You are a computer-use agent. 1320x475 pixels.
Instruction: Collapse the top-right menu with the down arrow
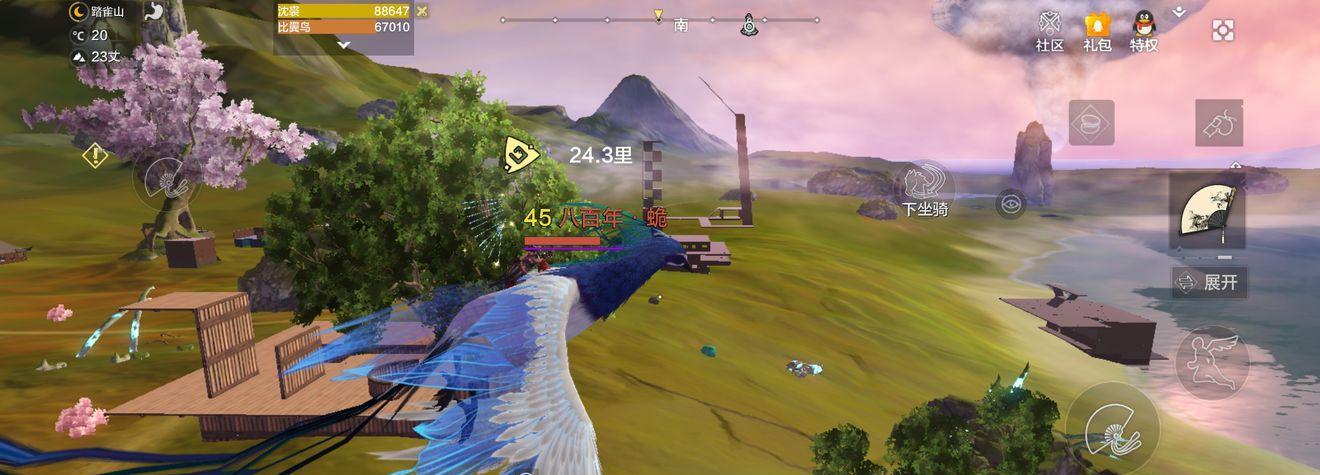click(1180, 11)
